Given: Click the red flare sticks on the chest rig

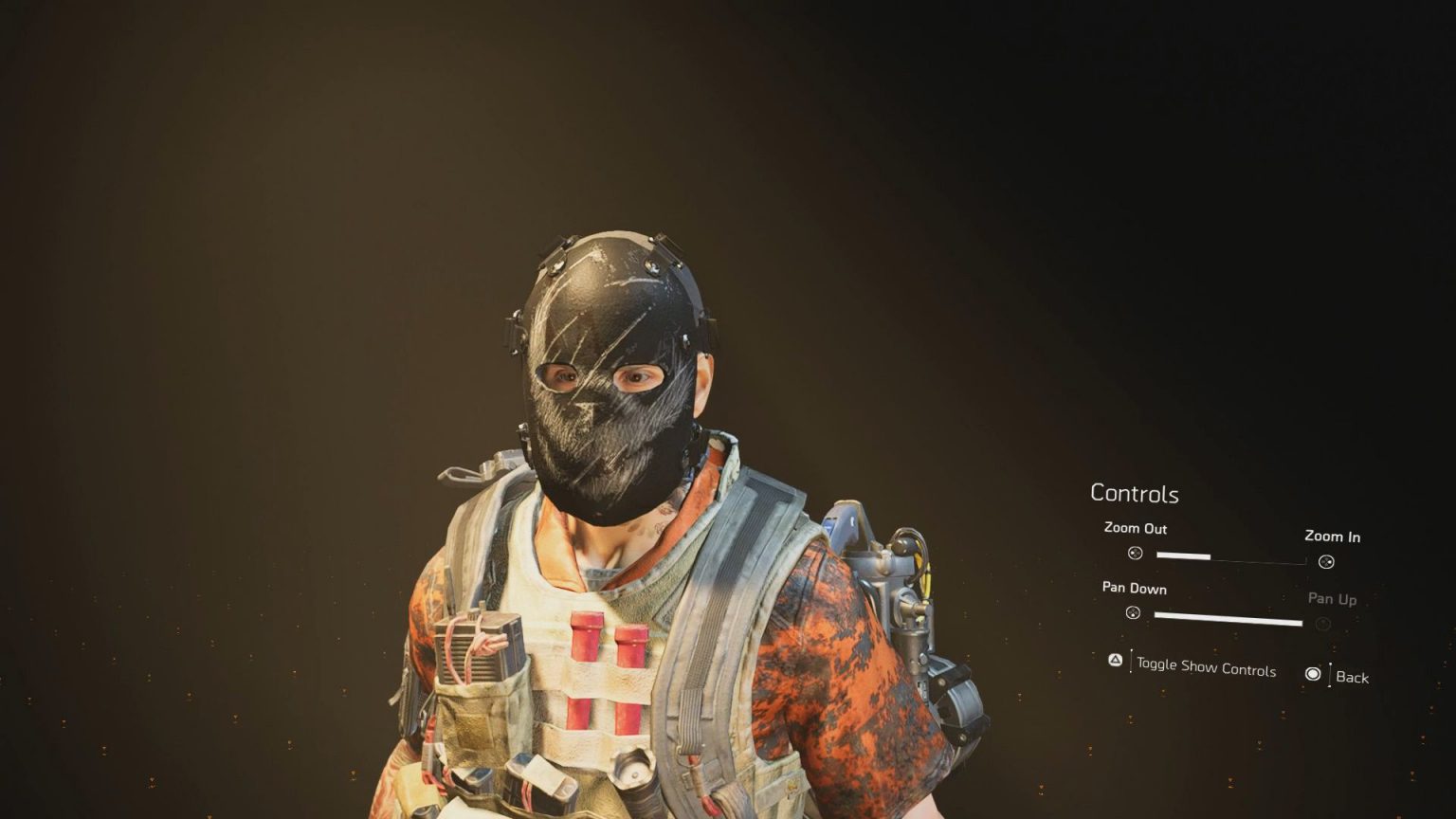Looking at the screenshot, I should point(607,664).
